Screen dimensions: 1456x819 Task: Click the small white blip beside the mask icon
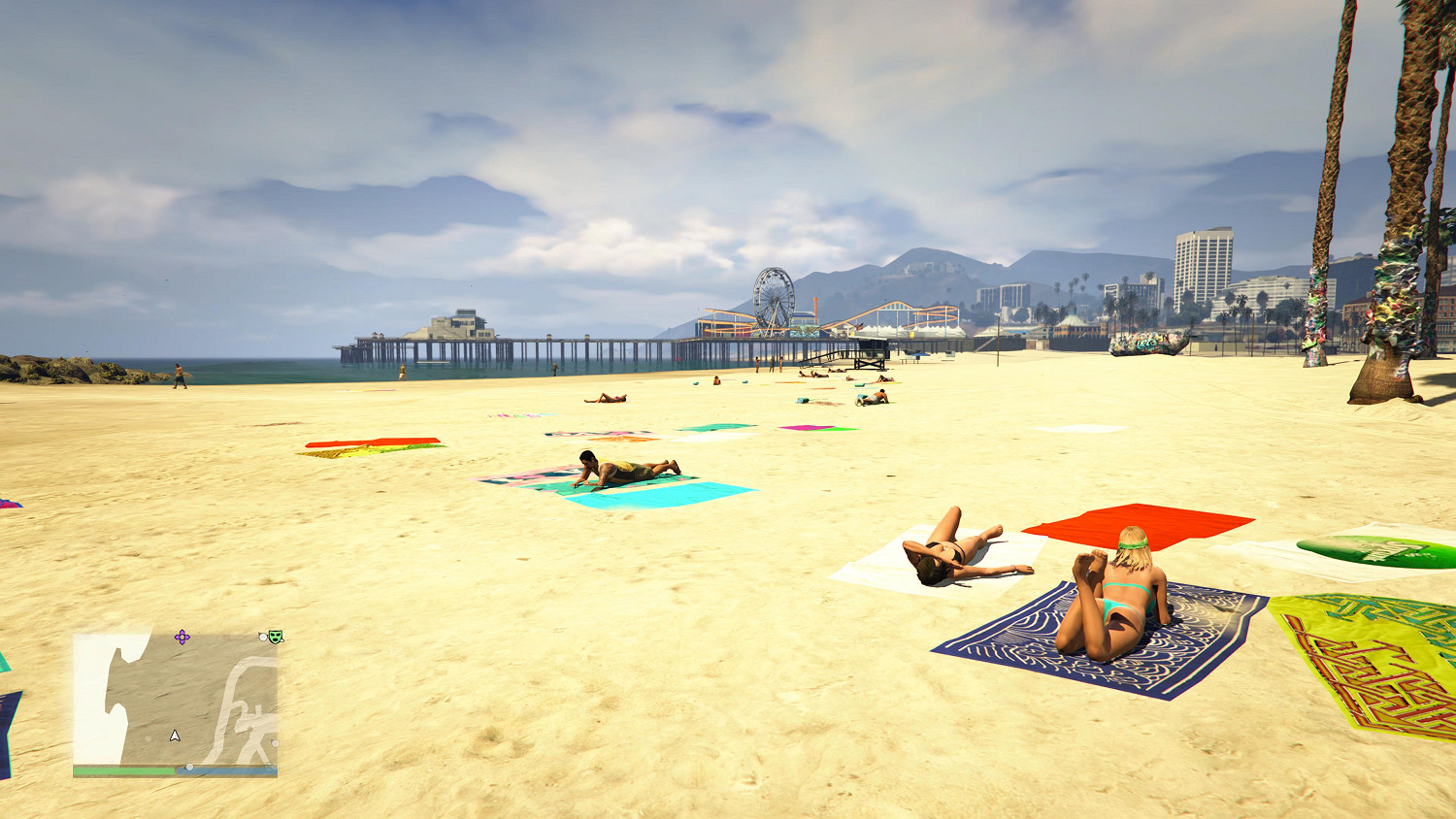[x=262, y=638]
